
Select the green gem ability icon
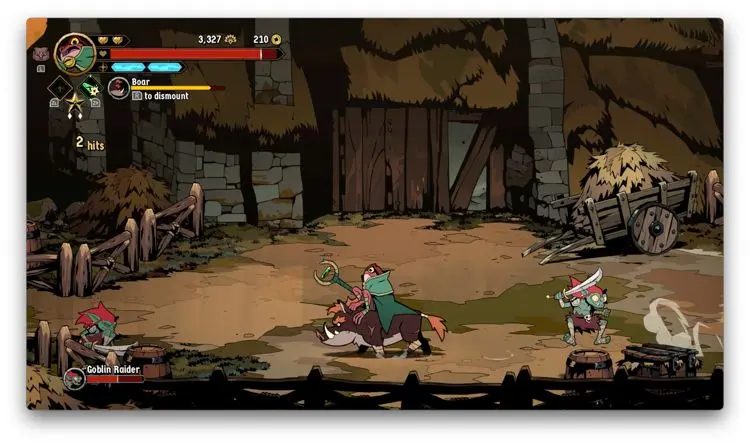[x=90, y=87]
